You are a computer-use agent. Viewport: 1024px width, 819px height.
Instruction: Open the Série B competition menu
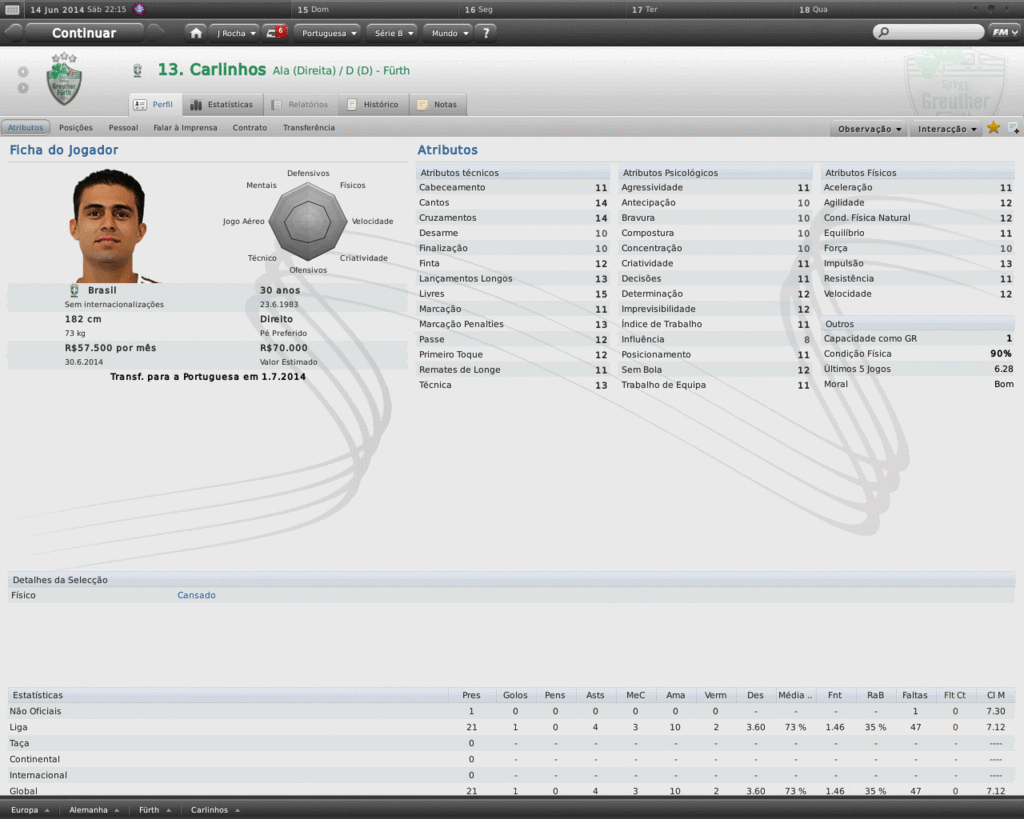pyautogui.click(x=392, y=33)
